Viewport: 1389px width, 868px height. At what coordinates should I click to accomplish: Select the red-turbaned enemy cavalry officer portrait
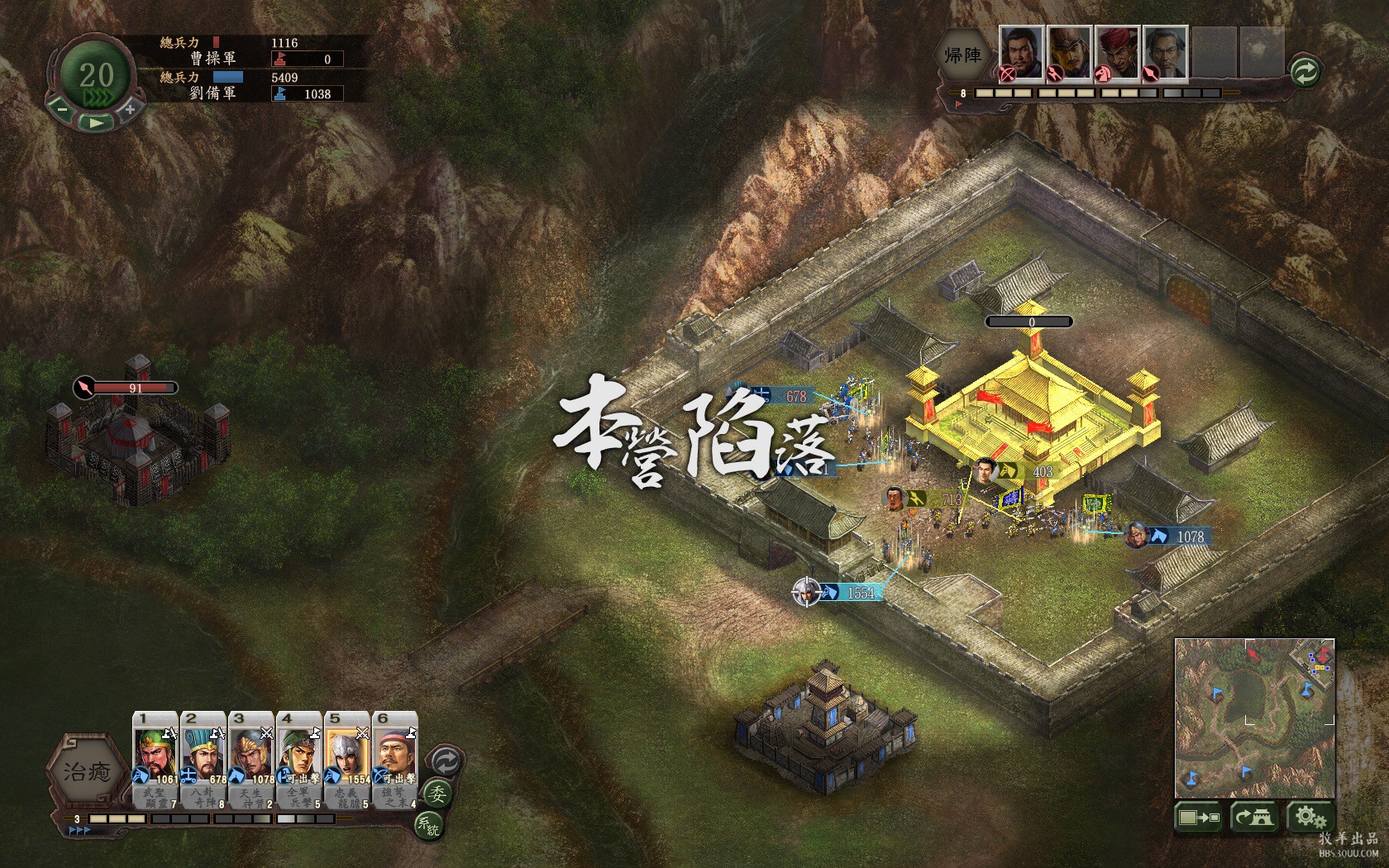[1118, 53]
